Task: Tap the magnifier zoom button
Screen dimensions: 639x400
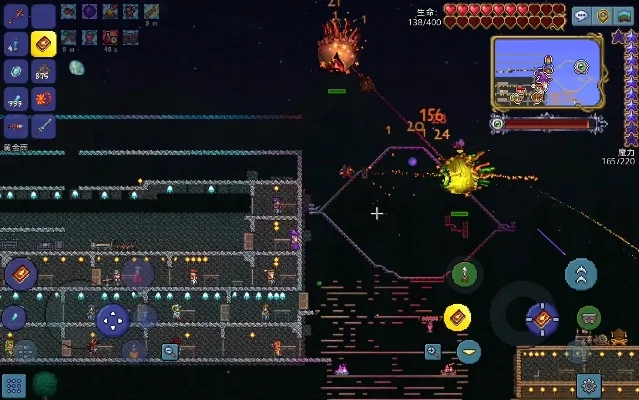Action: coord(433,351)
